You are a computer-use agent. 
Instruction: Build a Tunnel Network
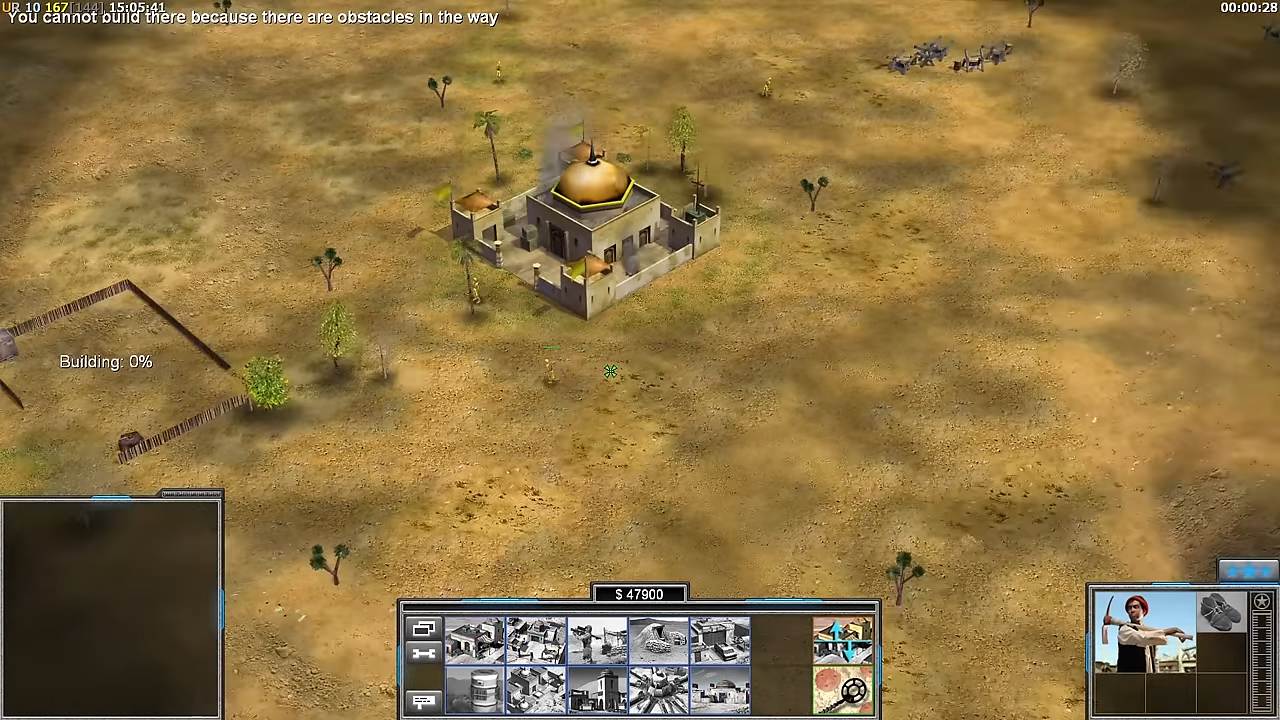click(x=658, y=640)
